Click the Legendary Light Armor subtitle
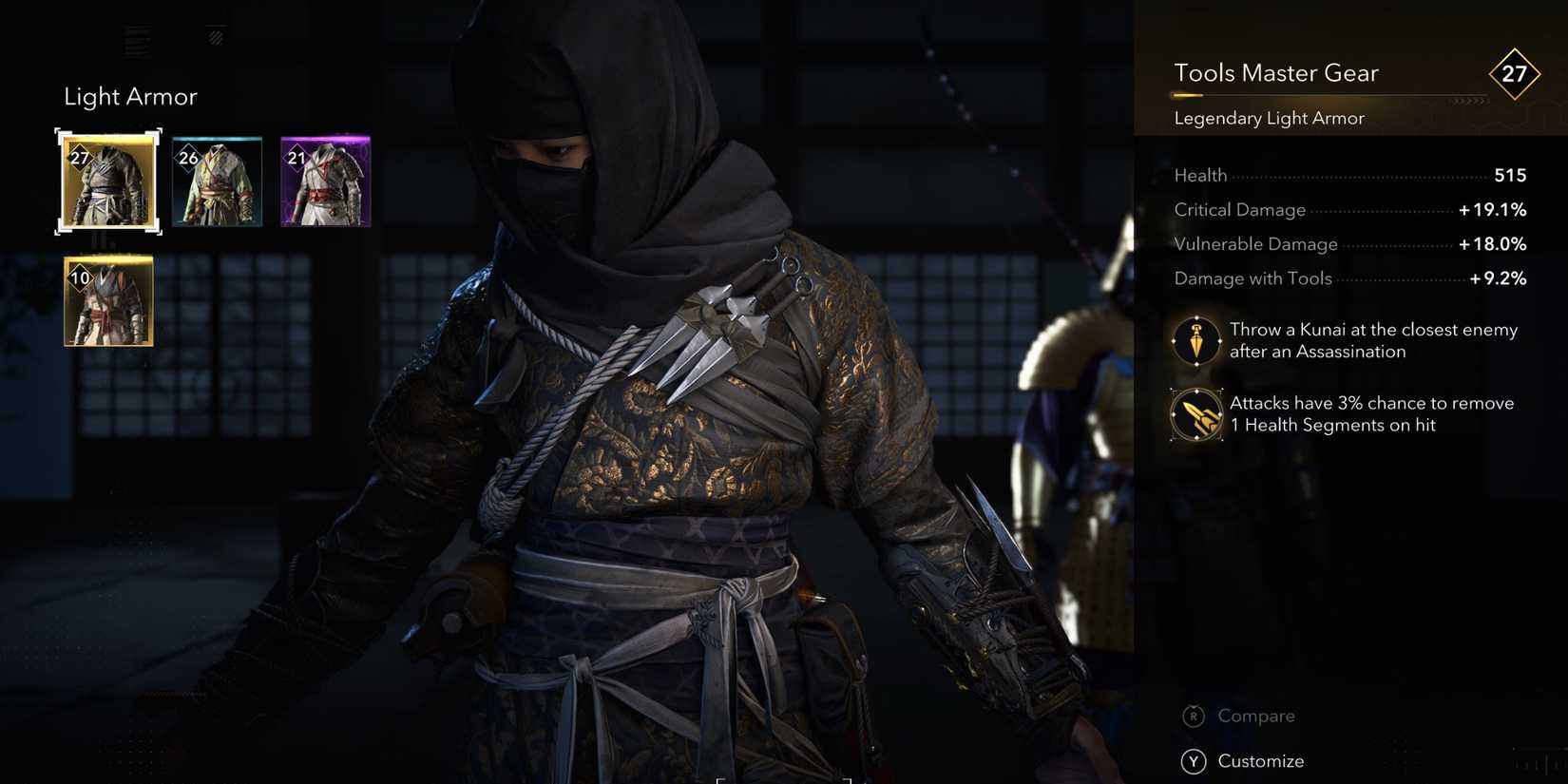 [1268, 118]
